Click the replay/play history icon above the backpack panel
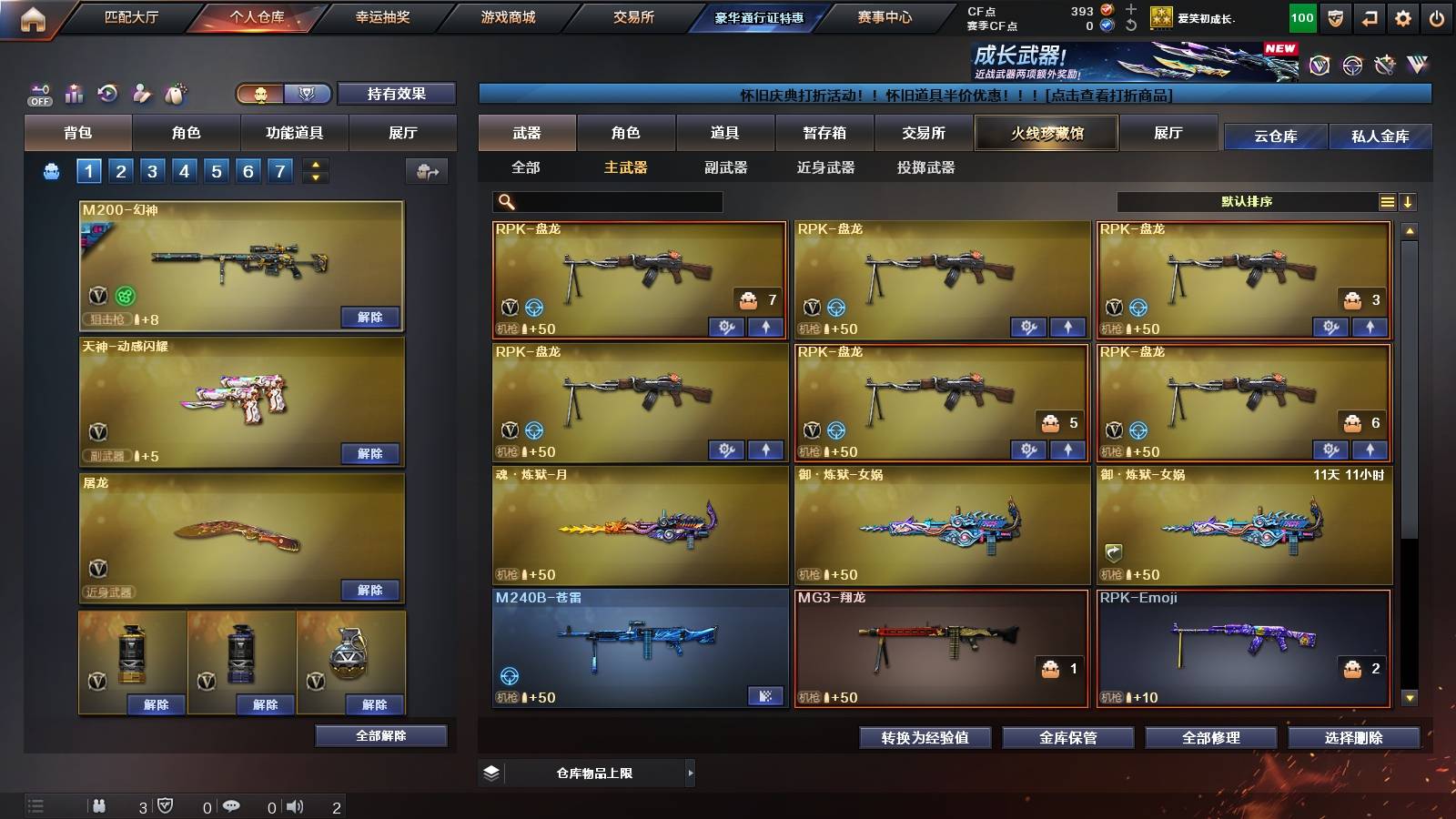The image size is (1456, 819). tap(106, 93)
